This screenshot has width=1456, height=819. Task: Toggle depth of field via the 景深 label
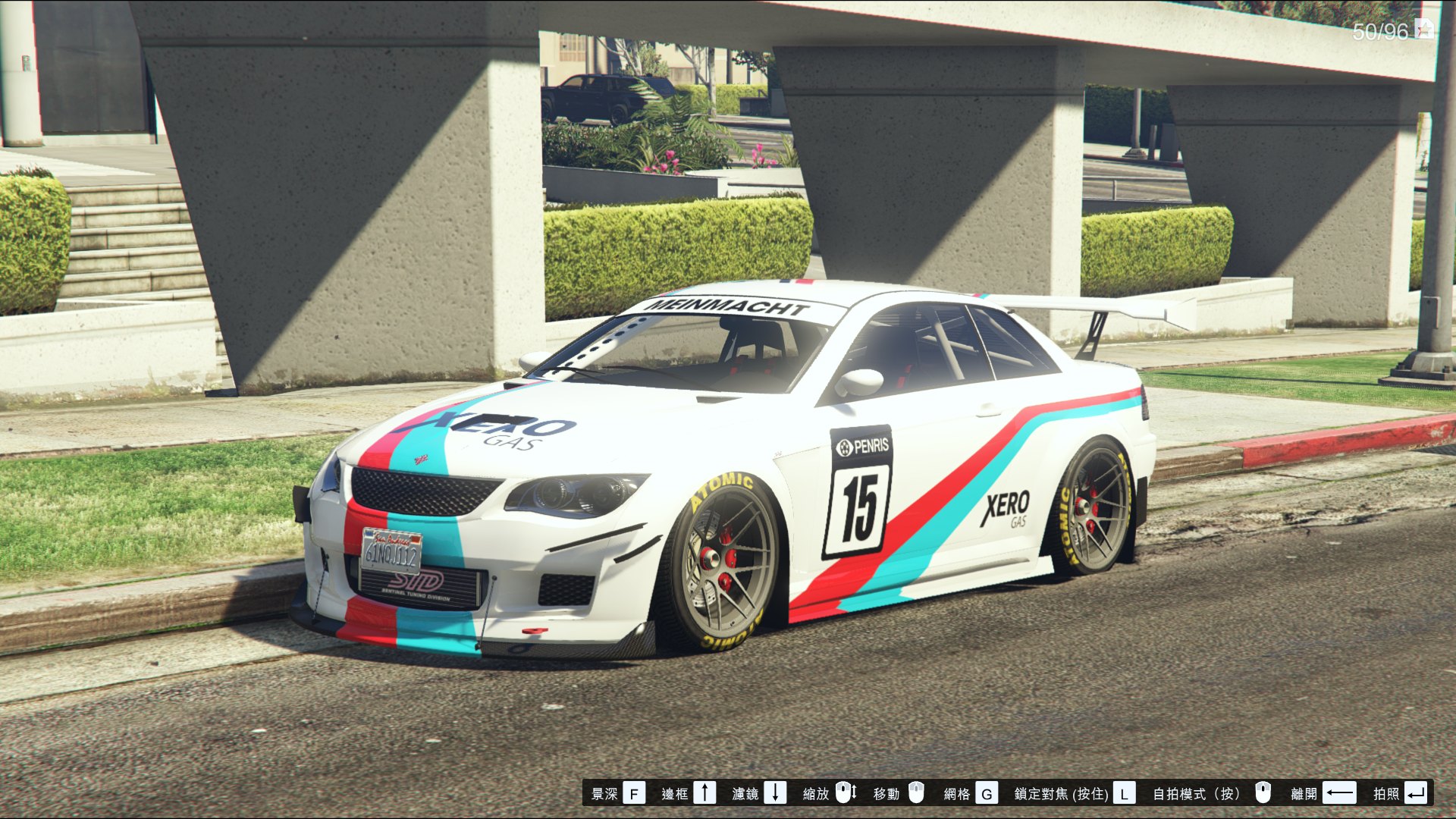tap(604, 795)
